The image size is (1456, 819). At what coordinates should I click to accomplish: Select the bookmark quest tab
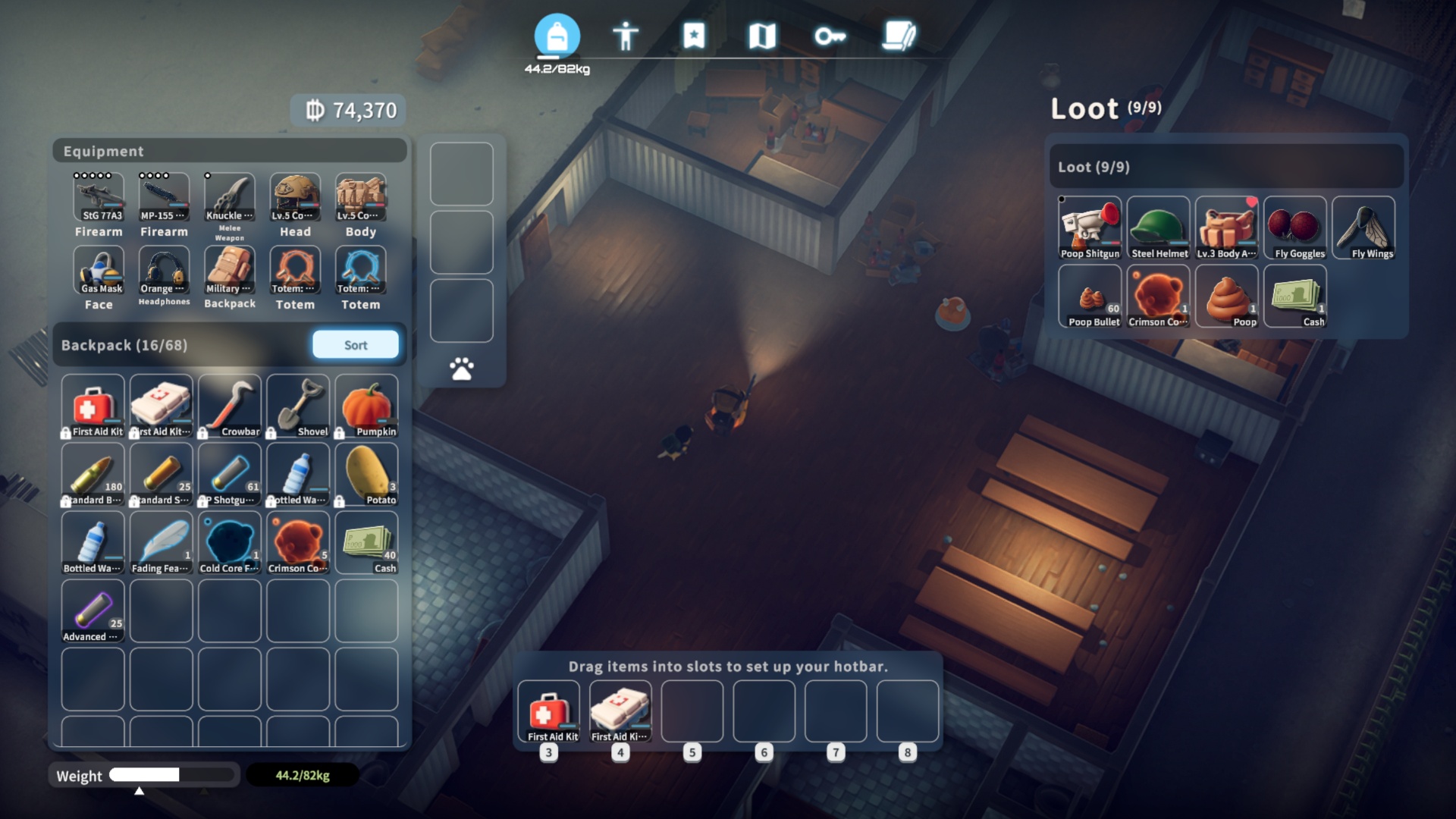694,36
